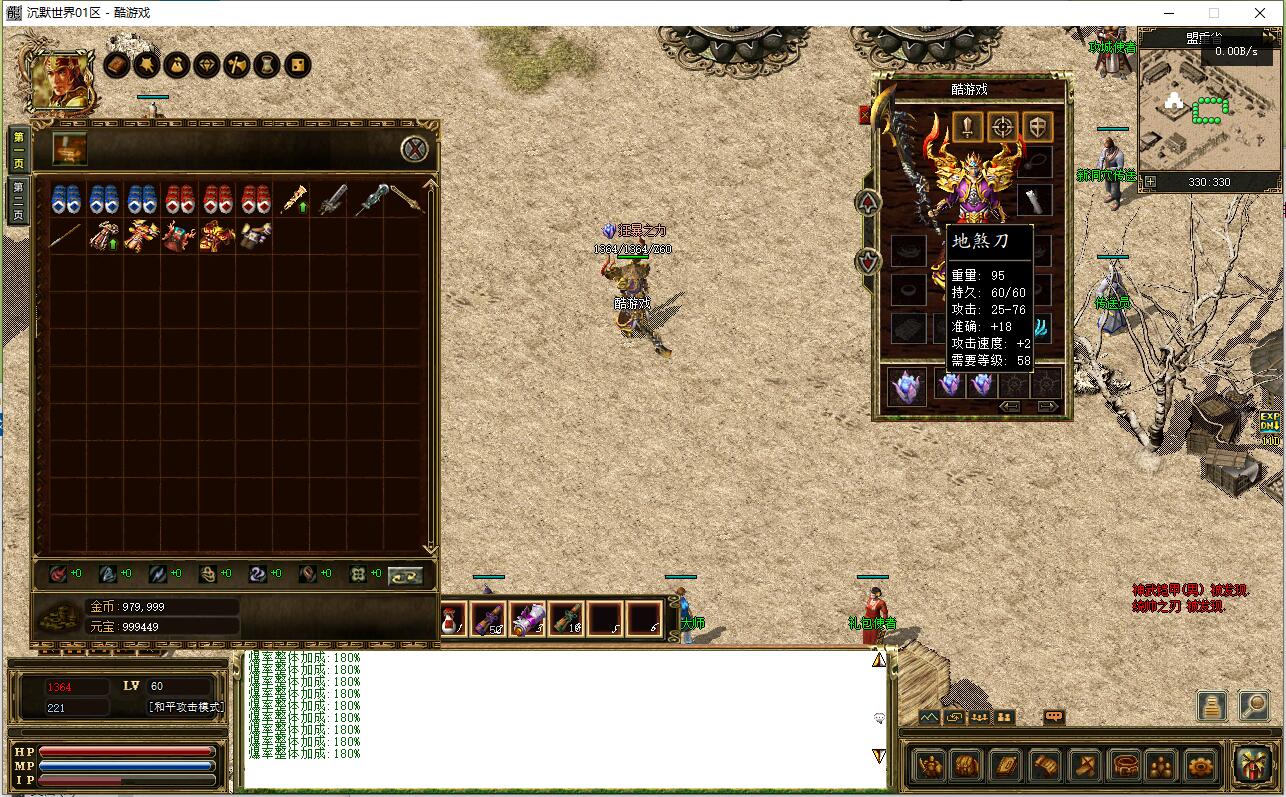Click the player portrait avatar
1286x797 pixels.
tap(62, 80)
